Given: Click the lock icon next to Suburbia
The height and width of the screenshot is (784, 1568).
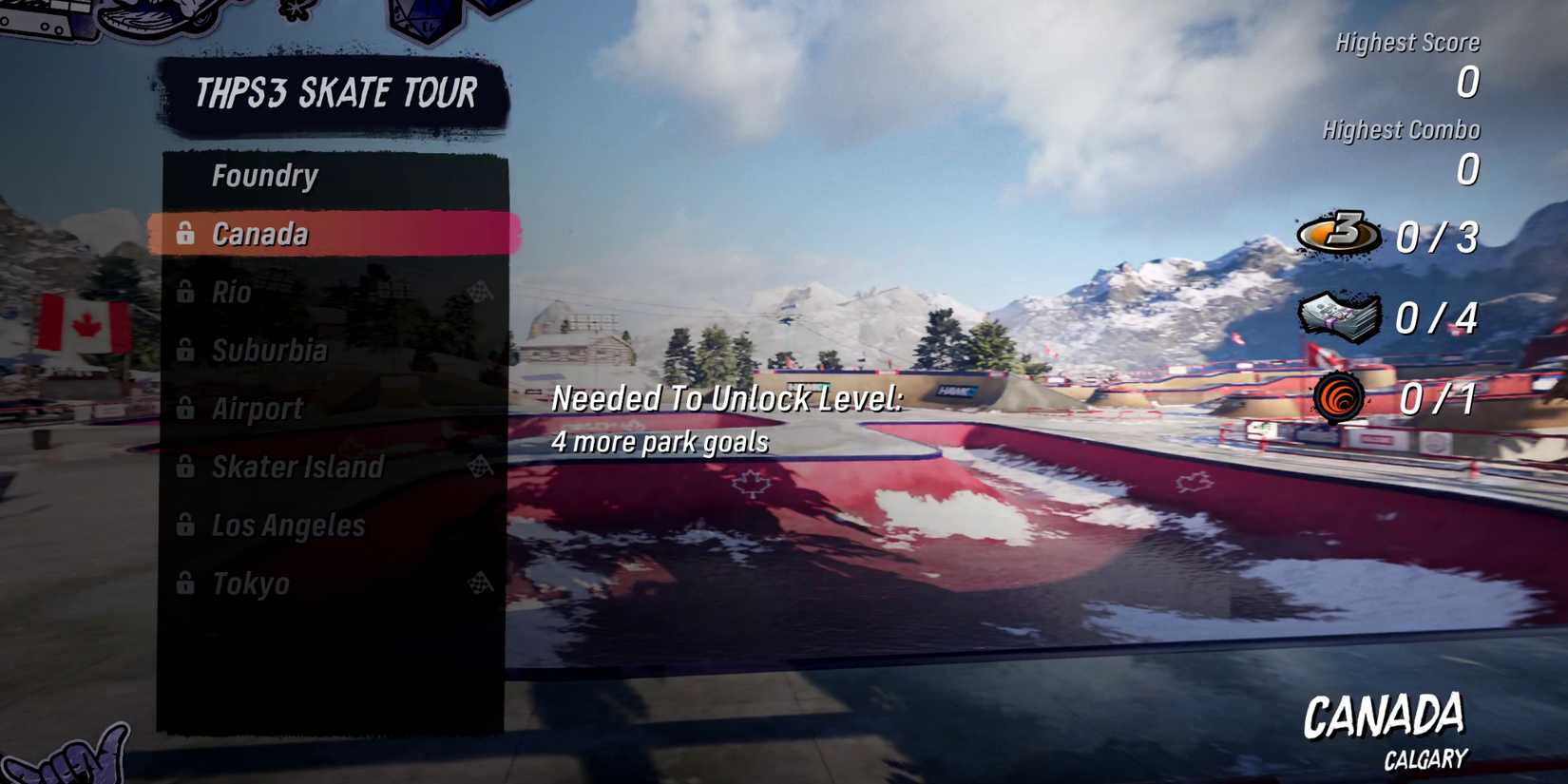Looking at the screenshot, I should coord(185,351).
